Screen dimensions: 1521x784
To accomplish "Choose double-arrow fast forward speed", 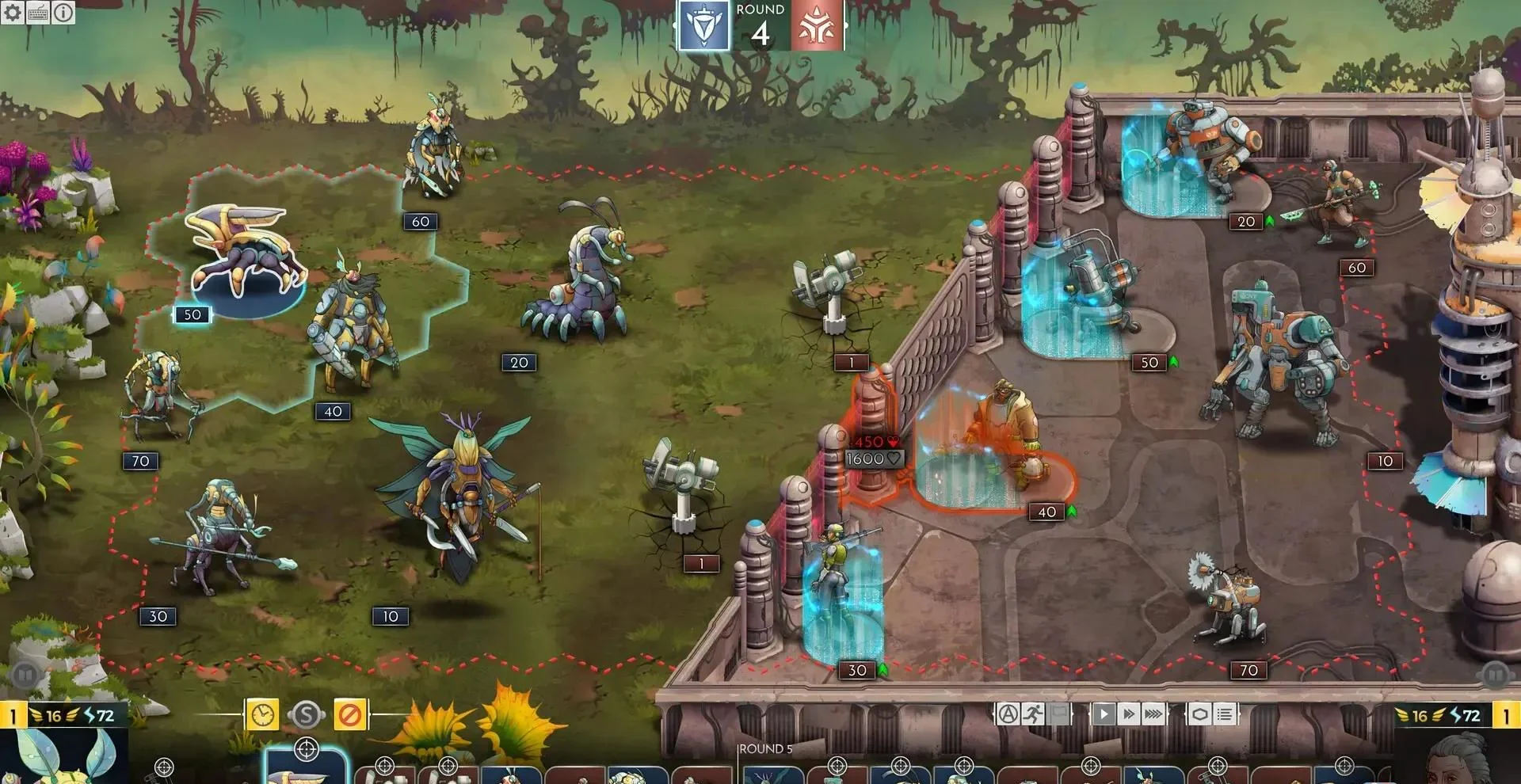I will (x=1129, y=714).
